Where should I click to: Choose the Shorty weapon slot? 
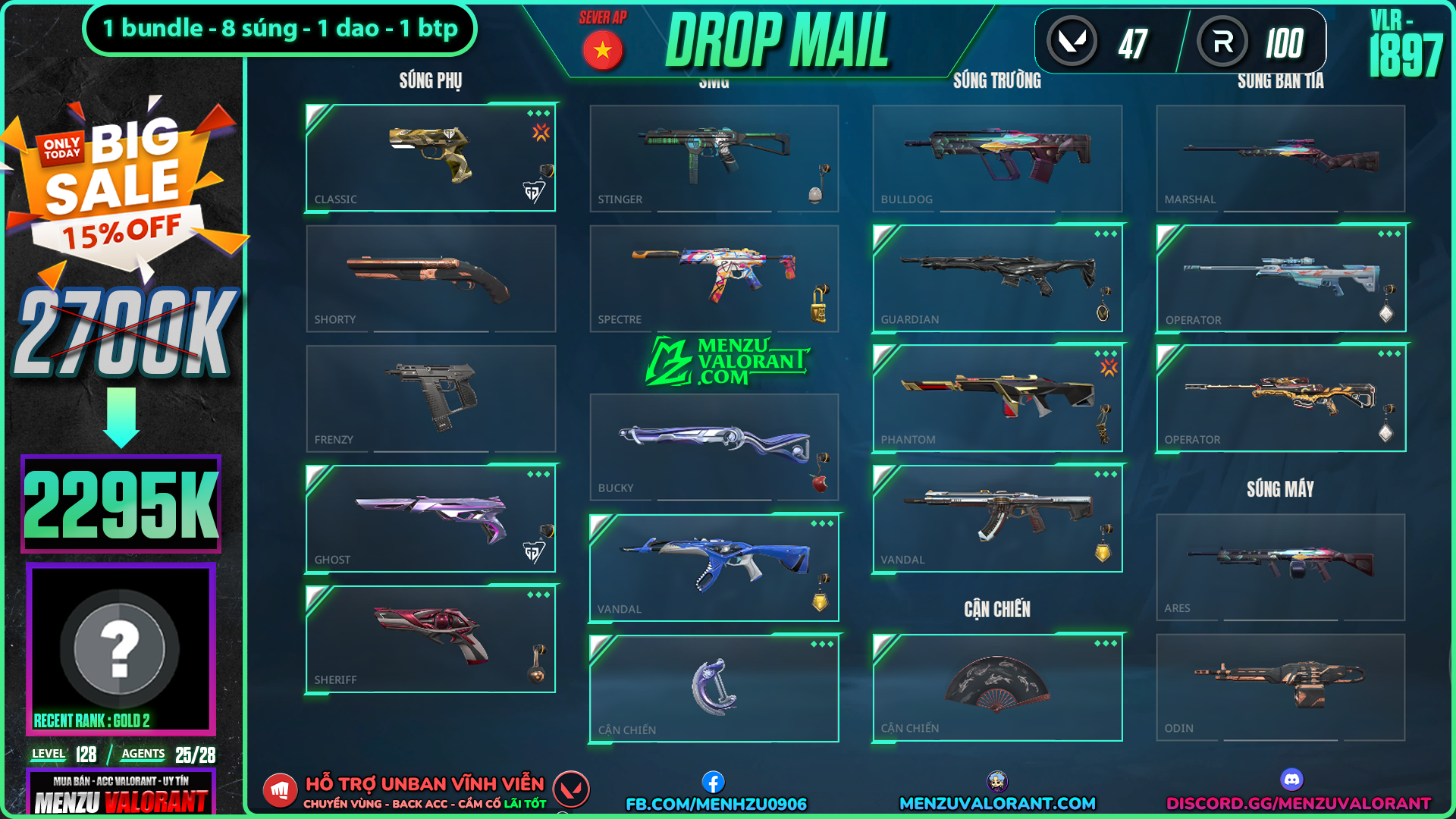coord(430,278)
